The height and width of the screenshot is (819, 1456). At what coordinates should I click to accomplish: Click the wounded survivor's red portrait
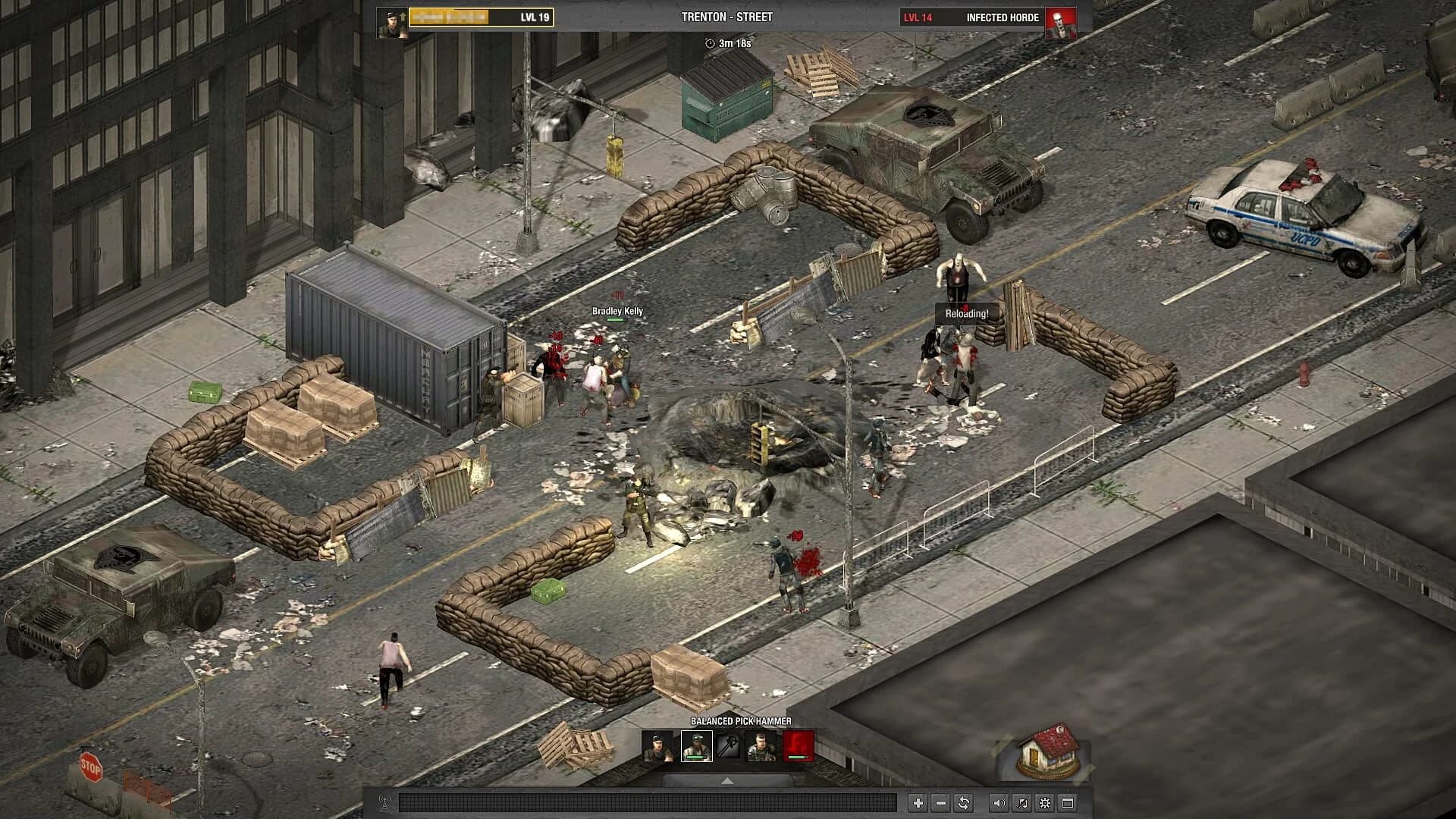pos(799,746)
